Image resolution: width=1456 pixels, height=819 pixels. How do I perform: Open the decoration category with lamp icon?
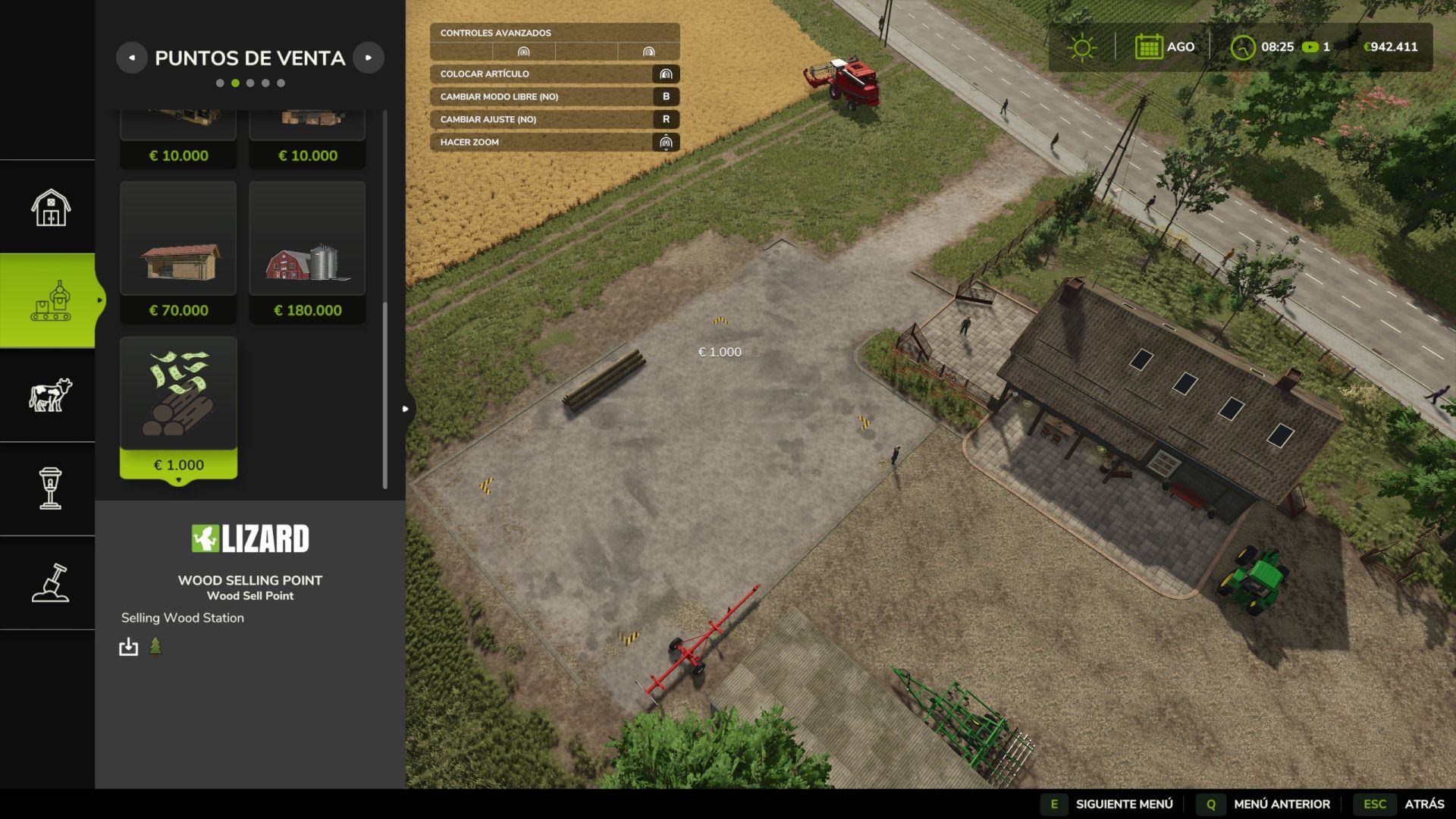coord(50,488)
